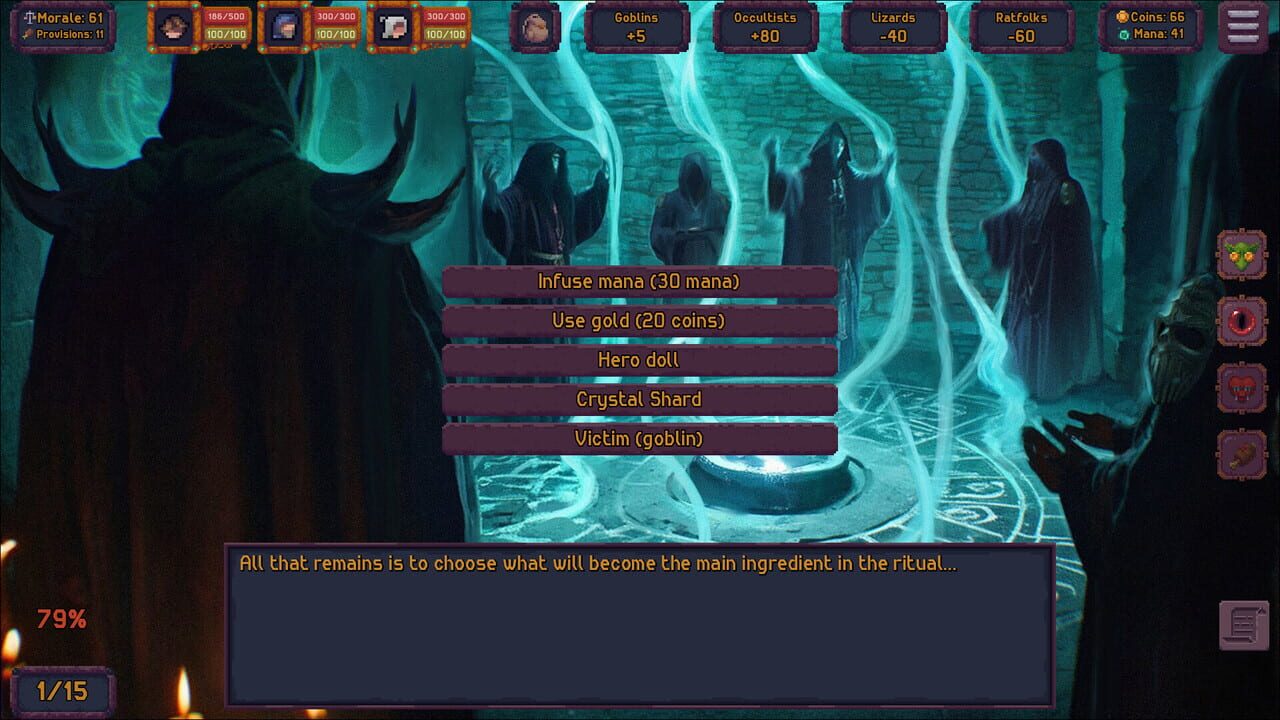The width and height of the screenshot is (1280, 720).
Task: Select the goblin head icon in right sidebar
Action: click(x=1243, y=254)
